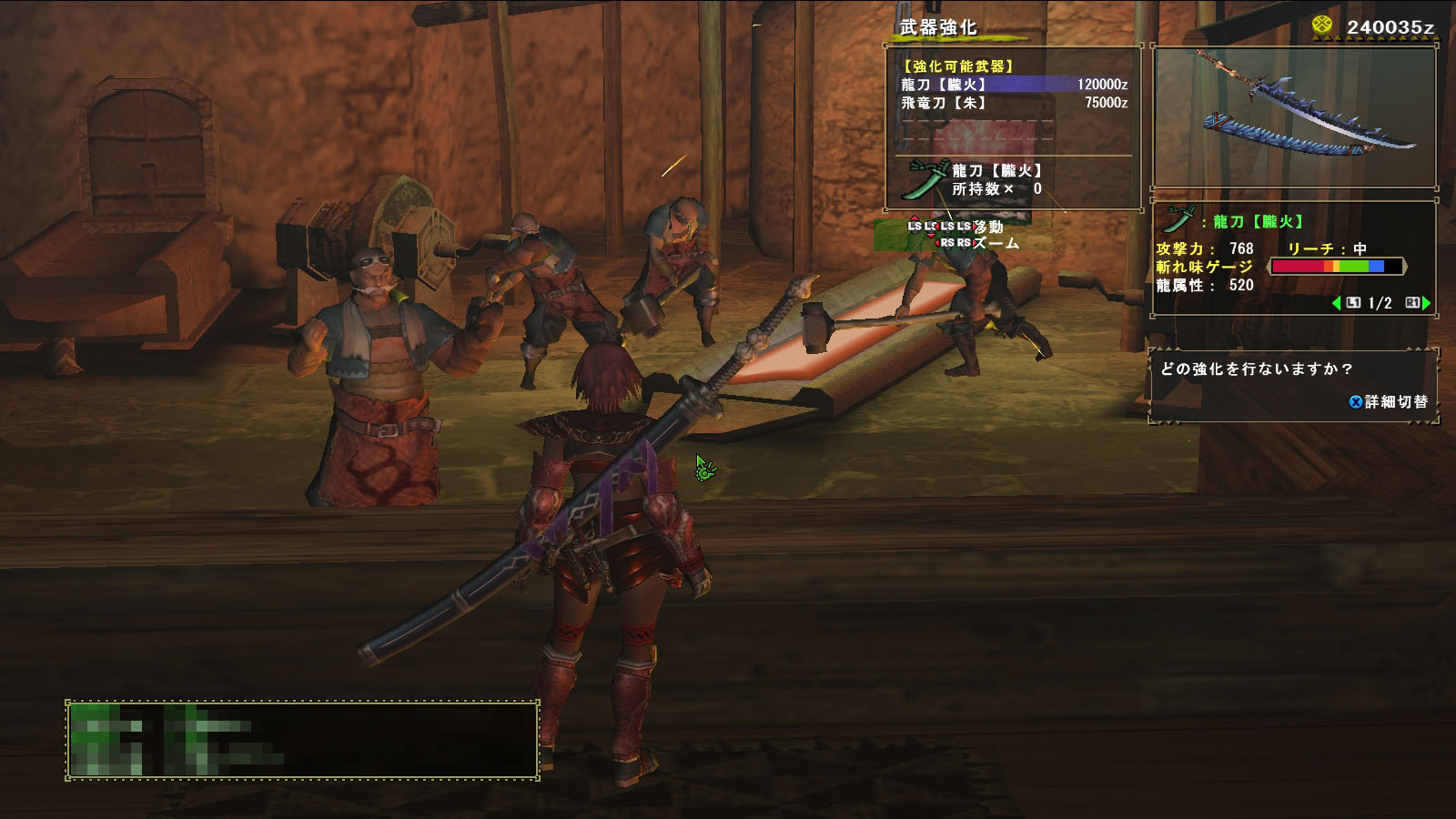Choose the 飛竜刀【朱】 upgrade entry
Screen dimensions: 1456x819
1013,103
